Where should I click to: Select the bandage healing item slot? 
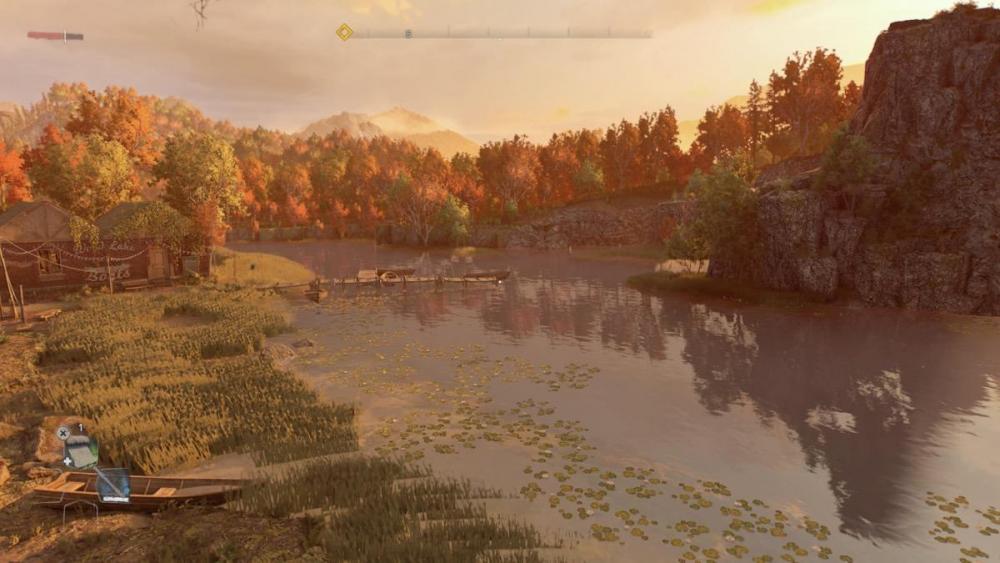tap(81, 451)
